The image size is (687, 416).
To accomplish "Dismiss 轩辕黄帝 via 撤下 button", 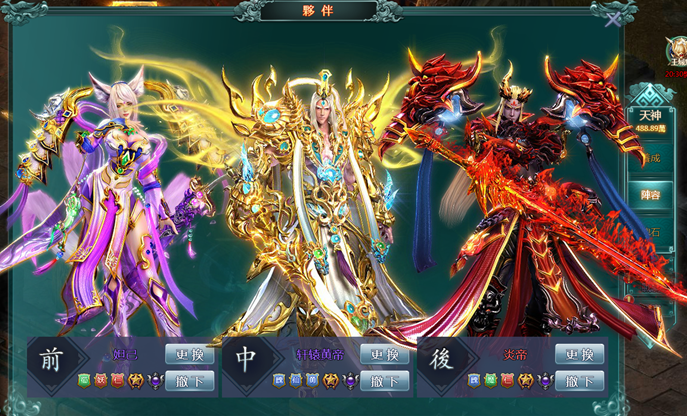I will [x=384, y=380].
